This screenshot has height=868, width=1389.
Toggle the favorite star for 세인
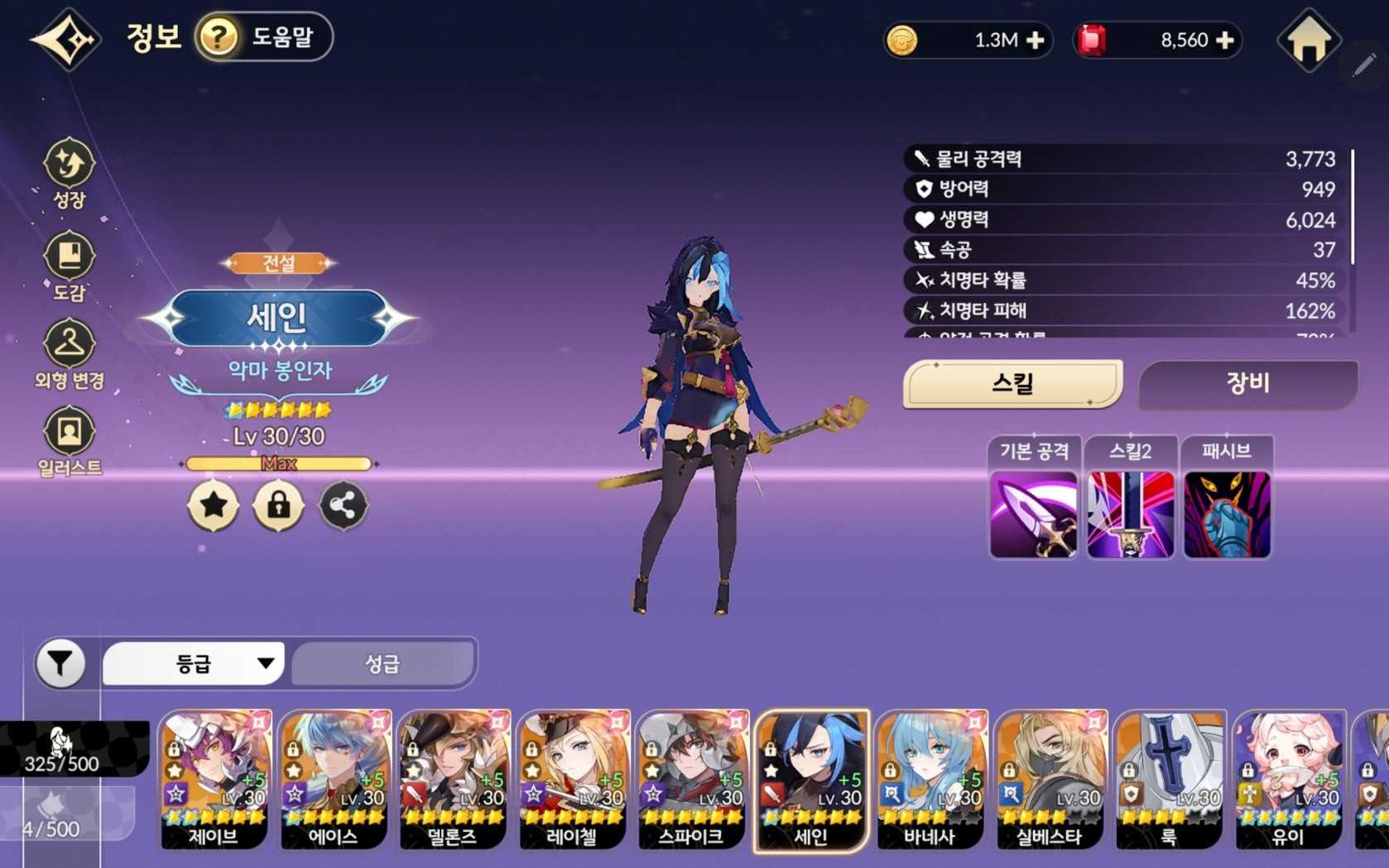[x=214, y=505]
